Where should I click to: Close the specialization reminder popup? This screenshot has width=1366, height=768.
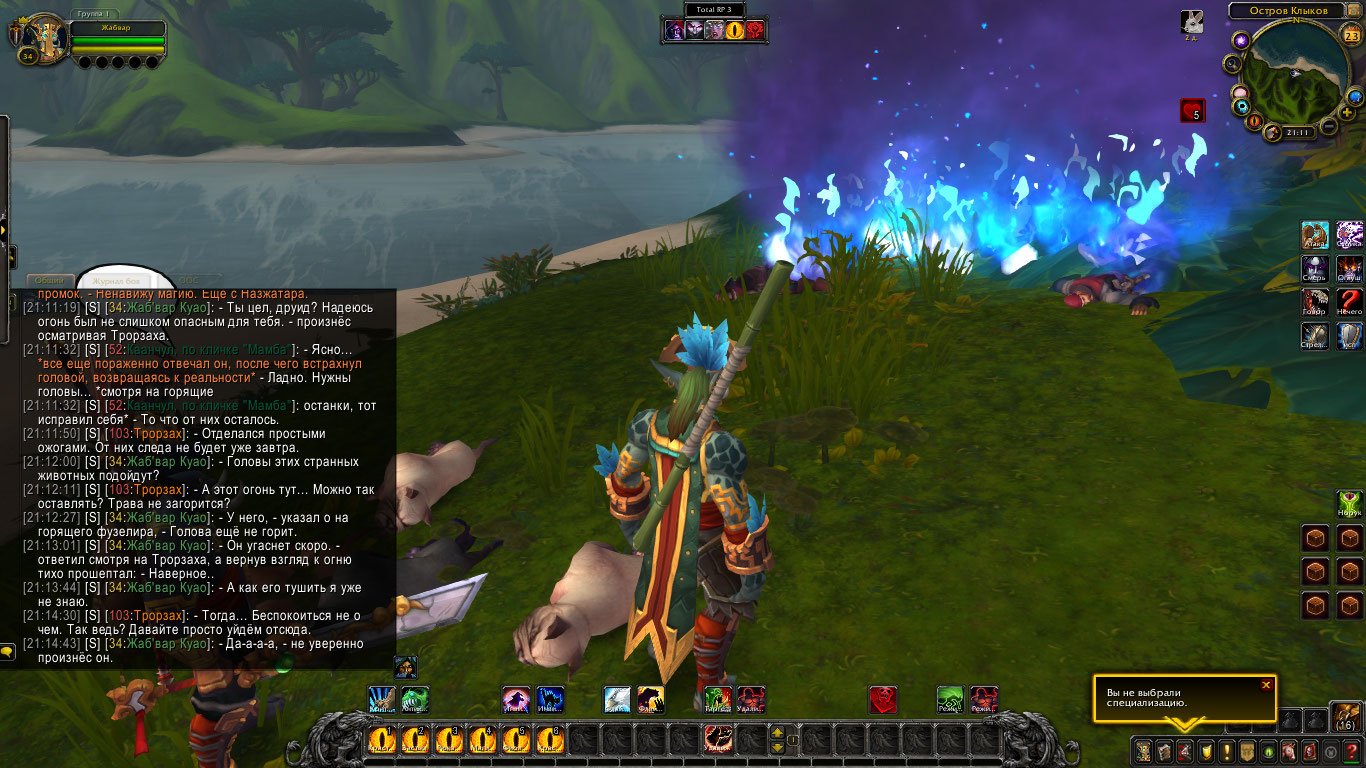click(1266, 685)
